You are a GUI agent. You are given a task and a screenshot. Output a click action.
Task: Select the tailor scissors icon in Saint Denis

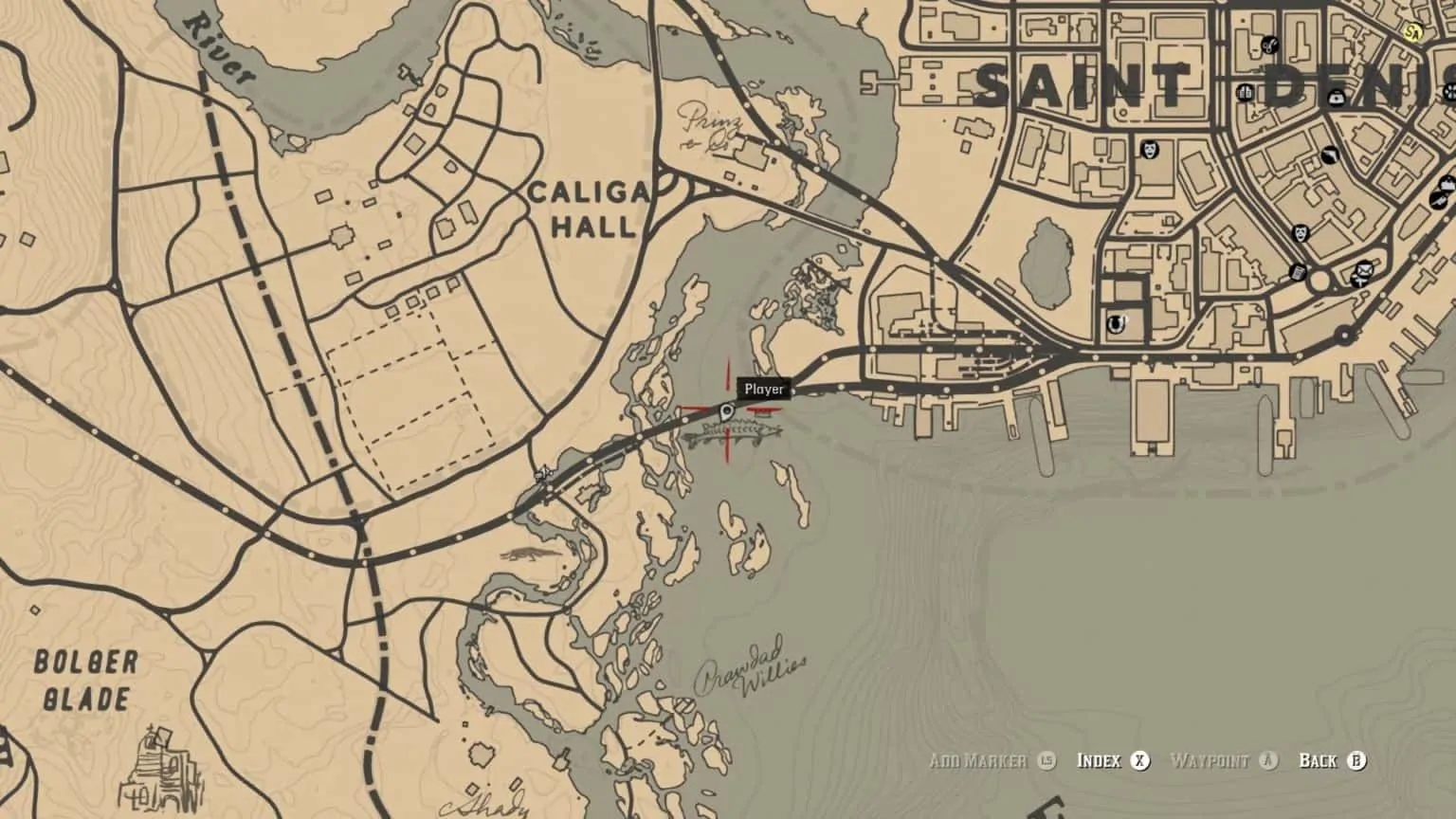pos(1268,45)
